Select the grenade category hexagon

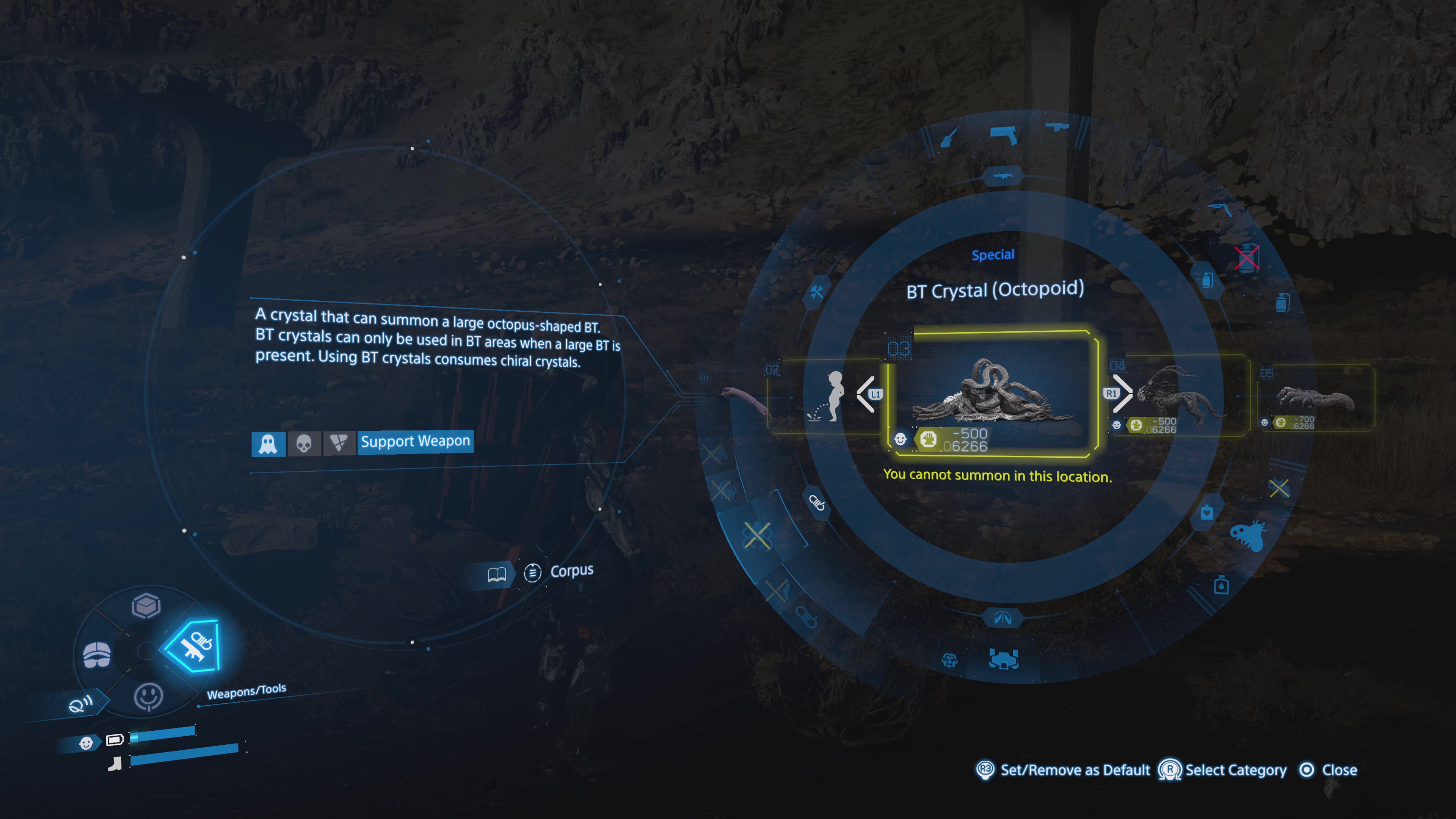coord(1207,280)
